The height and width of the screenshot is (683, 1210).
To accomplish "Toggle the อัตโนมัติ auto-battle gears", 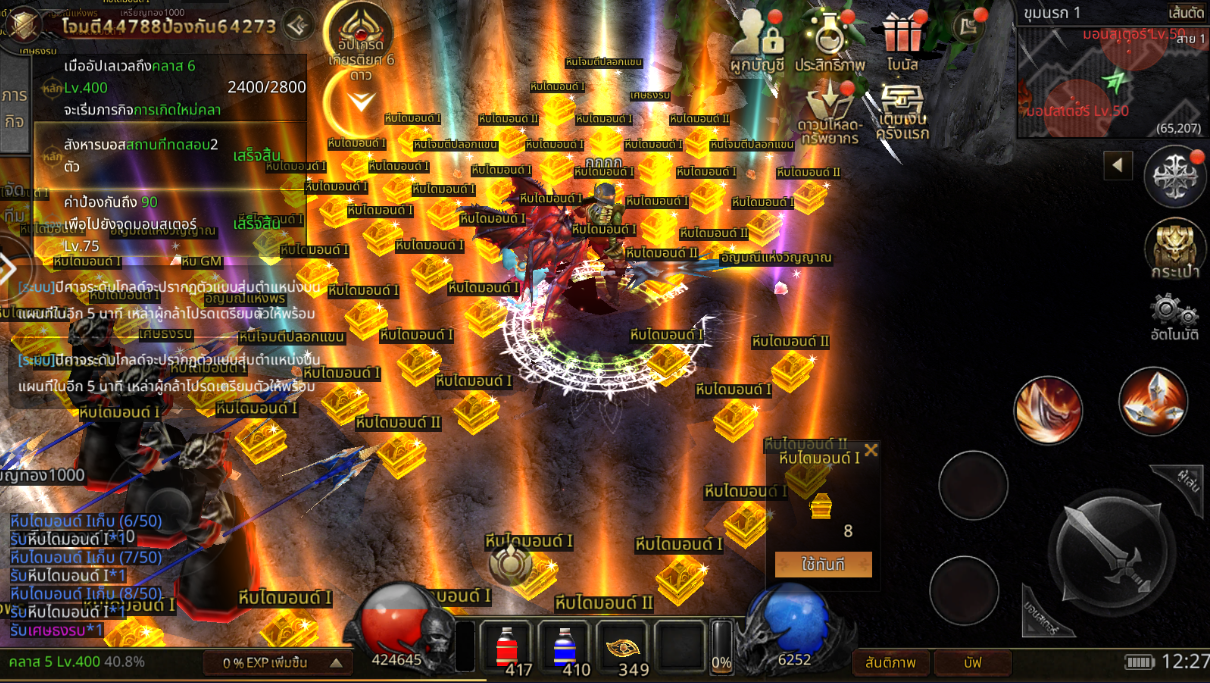I will tap(1175, 316).
